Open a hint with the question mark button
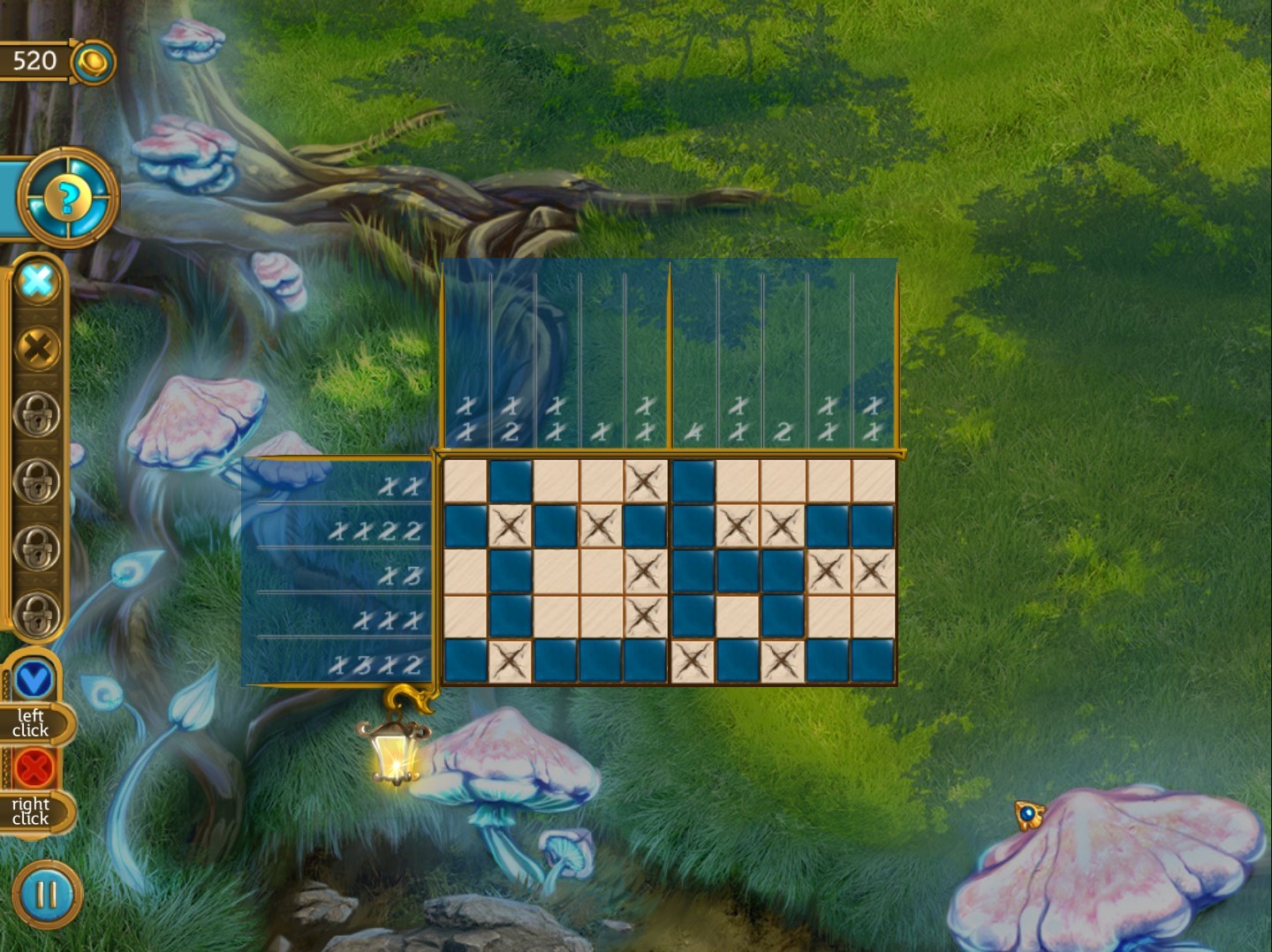 tap(71, 196)
